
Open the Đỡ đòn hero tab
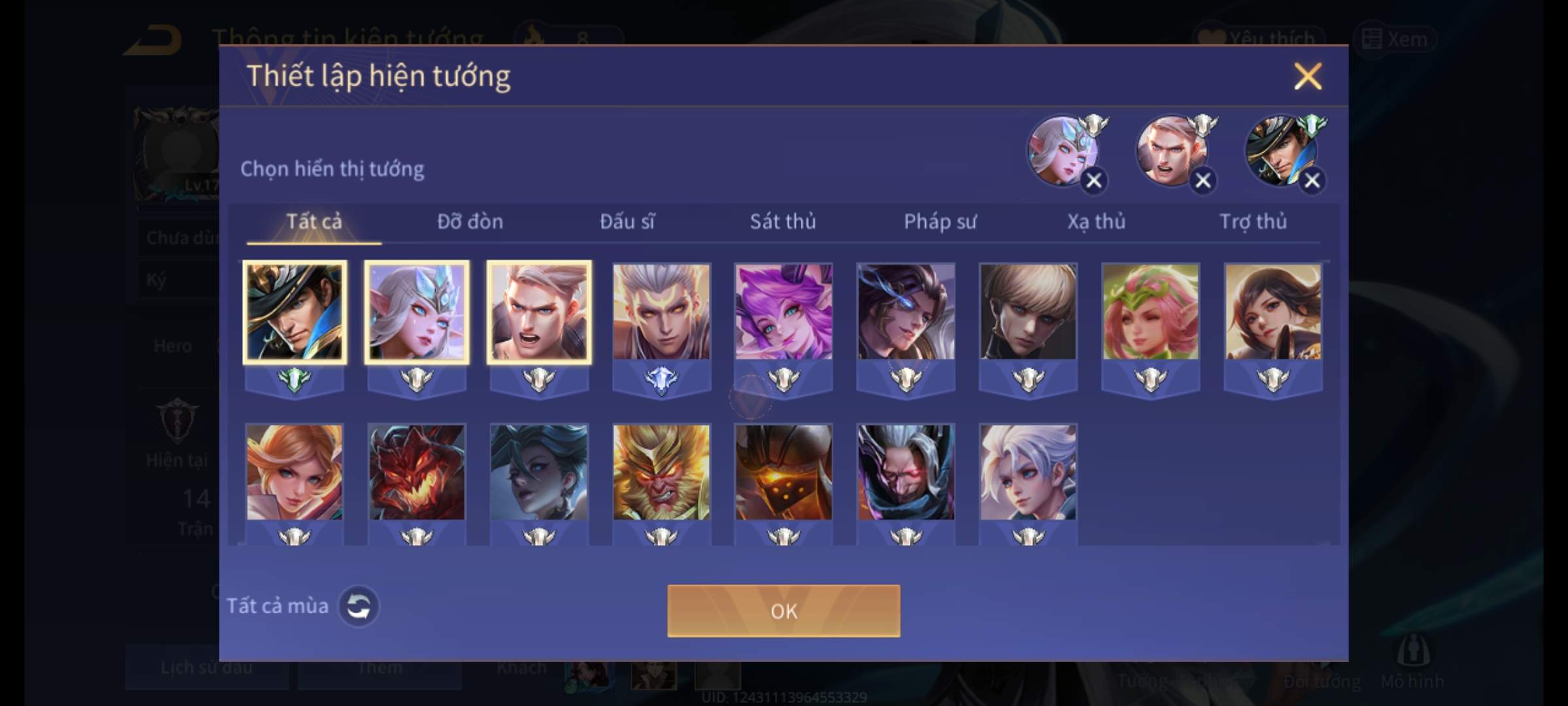pos(470,222)
